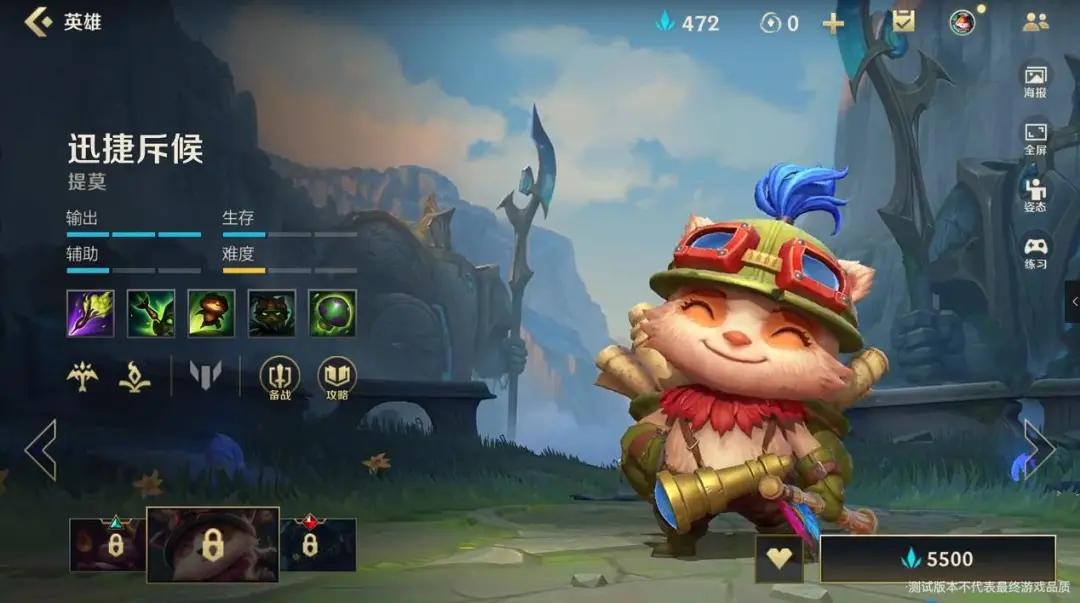
Task: Click the plus button to add currency
Action: [x=833, y=23]
